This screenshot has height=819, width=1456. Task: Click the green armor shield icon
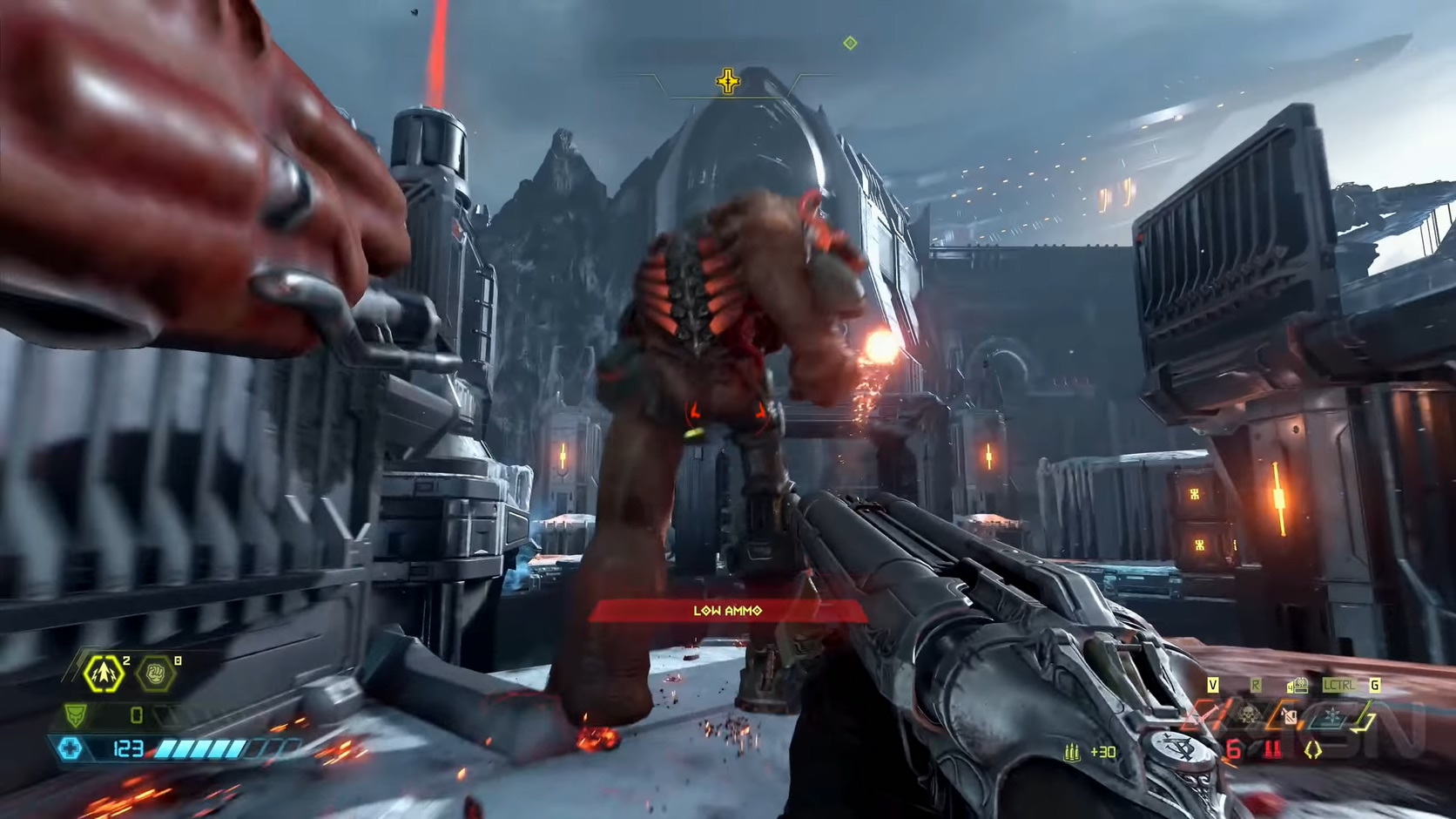(x=76, y=715)
